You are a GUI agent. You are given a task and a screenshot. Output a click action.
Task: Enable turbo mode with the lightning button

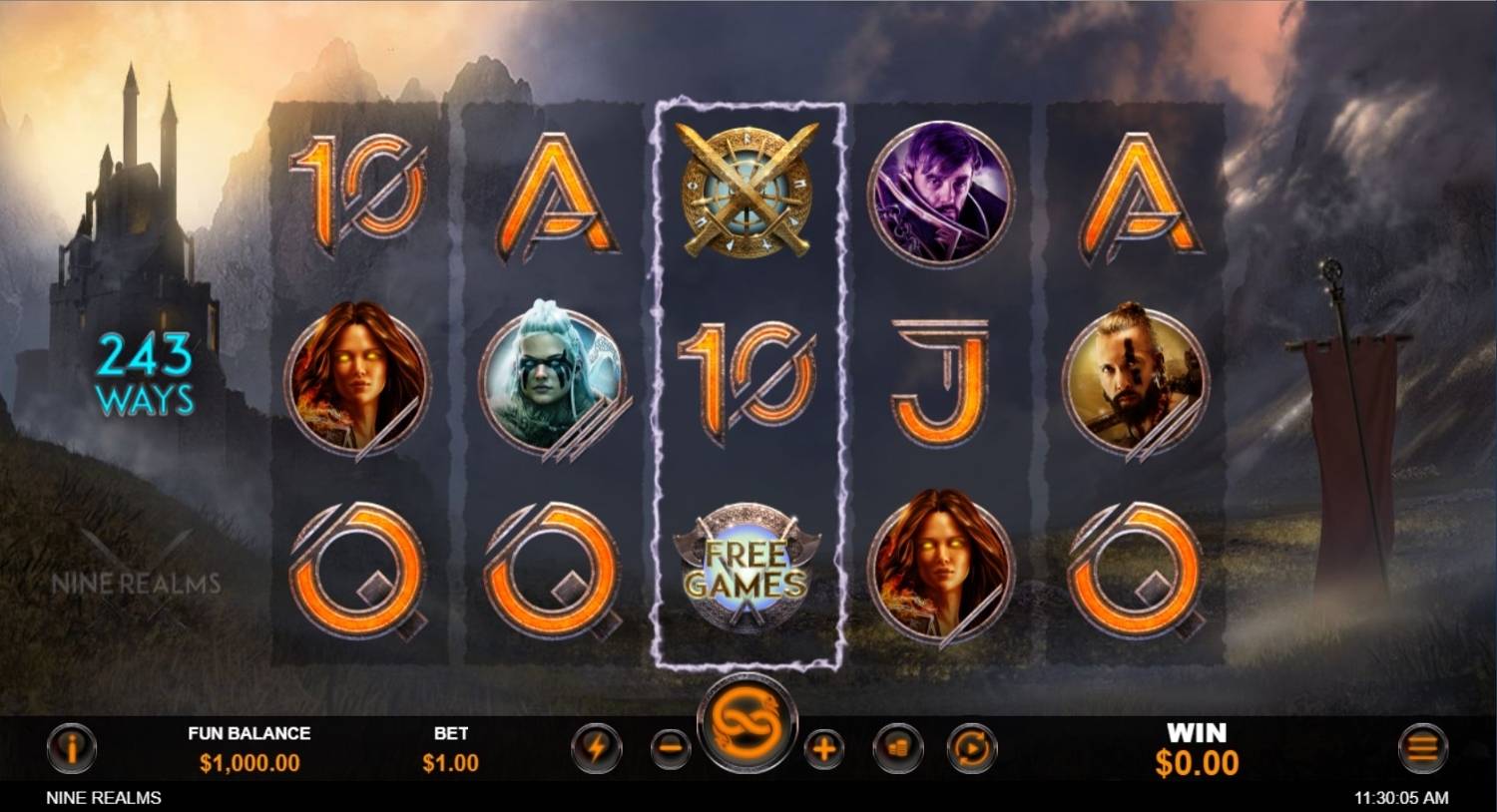(x=596, y=749)
